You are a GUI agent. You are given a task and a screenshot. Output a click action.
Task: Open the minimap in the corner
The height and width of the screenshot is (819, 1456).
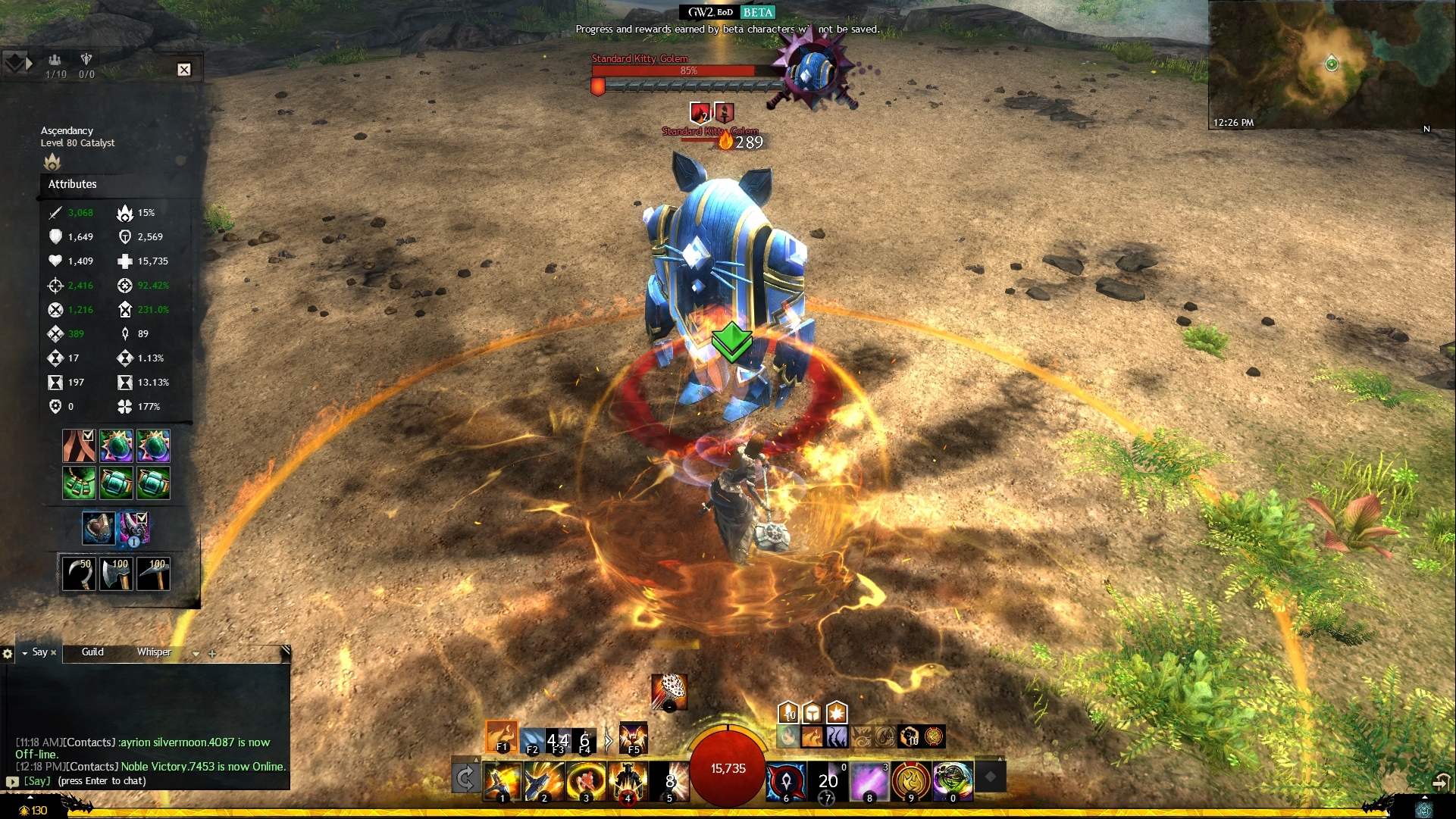click(x=1331, y=64)
